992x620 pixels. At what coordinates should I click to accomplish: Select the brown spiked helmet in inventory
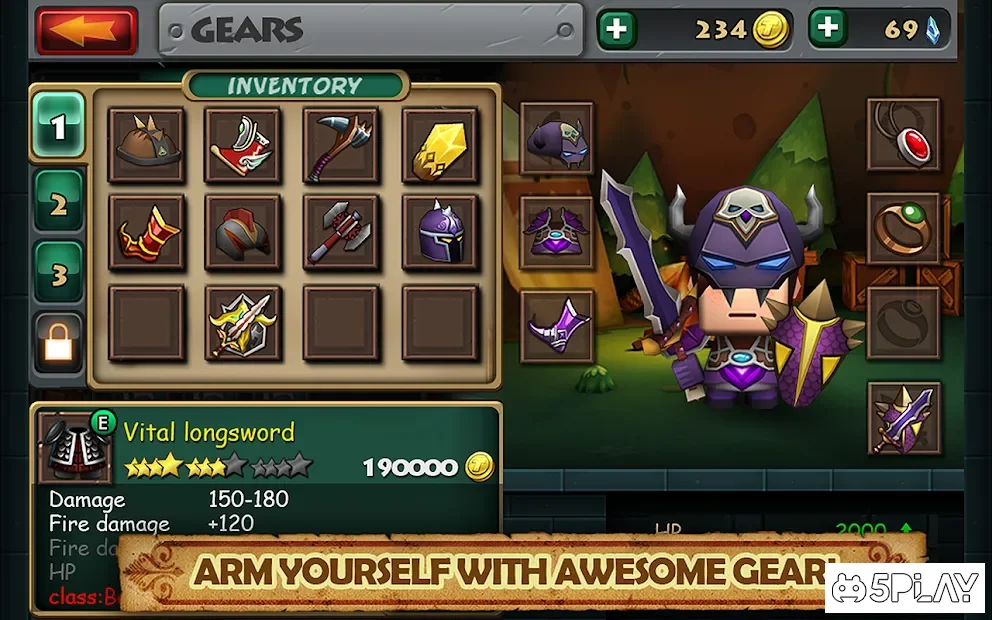pos(147,145)
